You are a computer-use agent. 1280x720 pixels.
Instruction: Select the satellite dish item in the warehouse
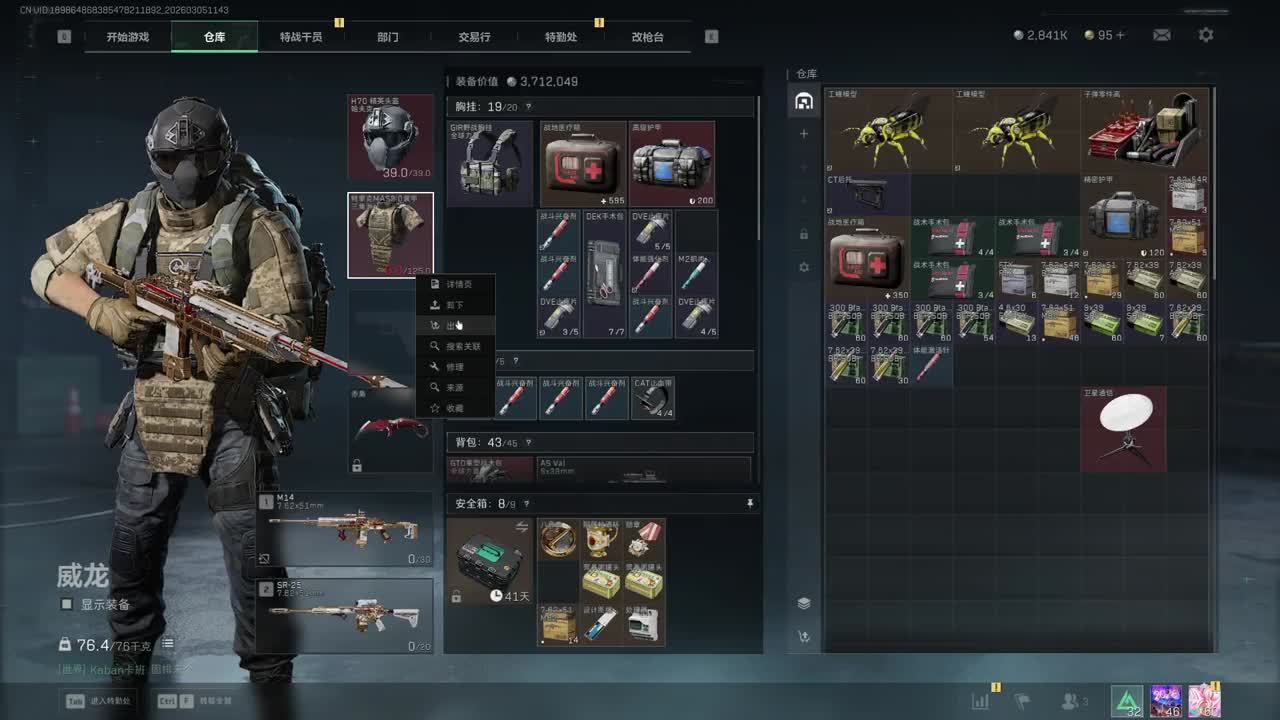1123,428
